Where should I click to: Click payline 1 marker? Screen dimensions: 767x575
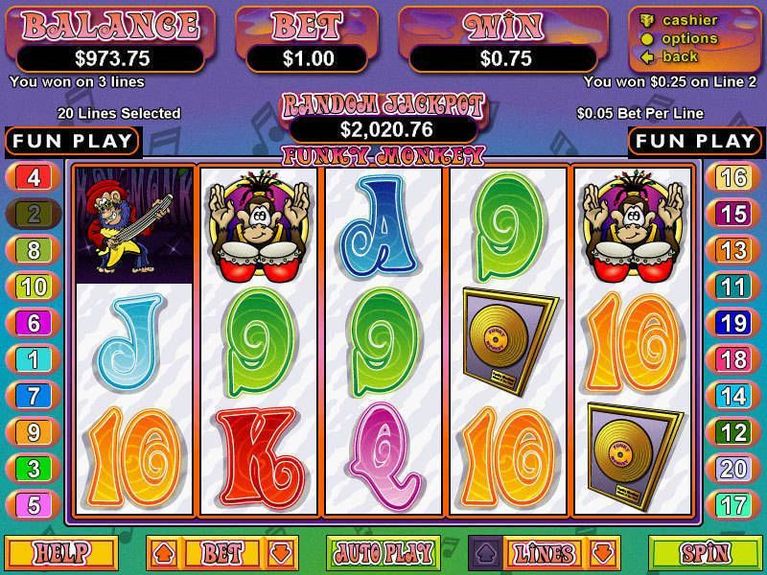click(33, 360)
